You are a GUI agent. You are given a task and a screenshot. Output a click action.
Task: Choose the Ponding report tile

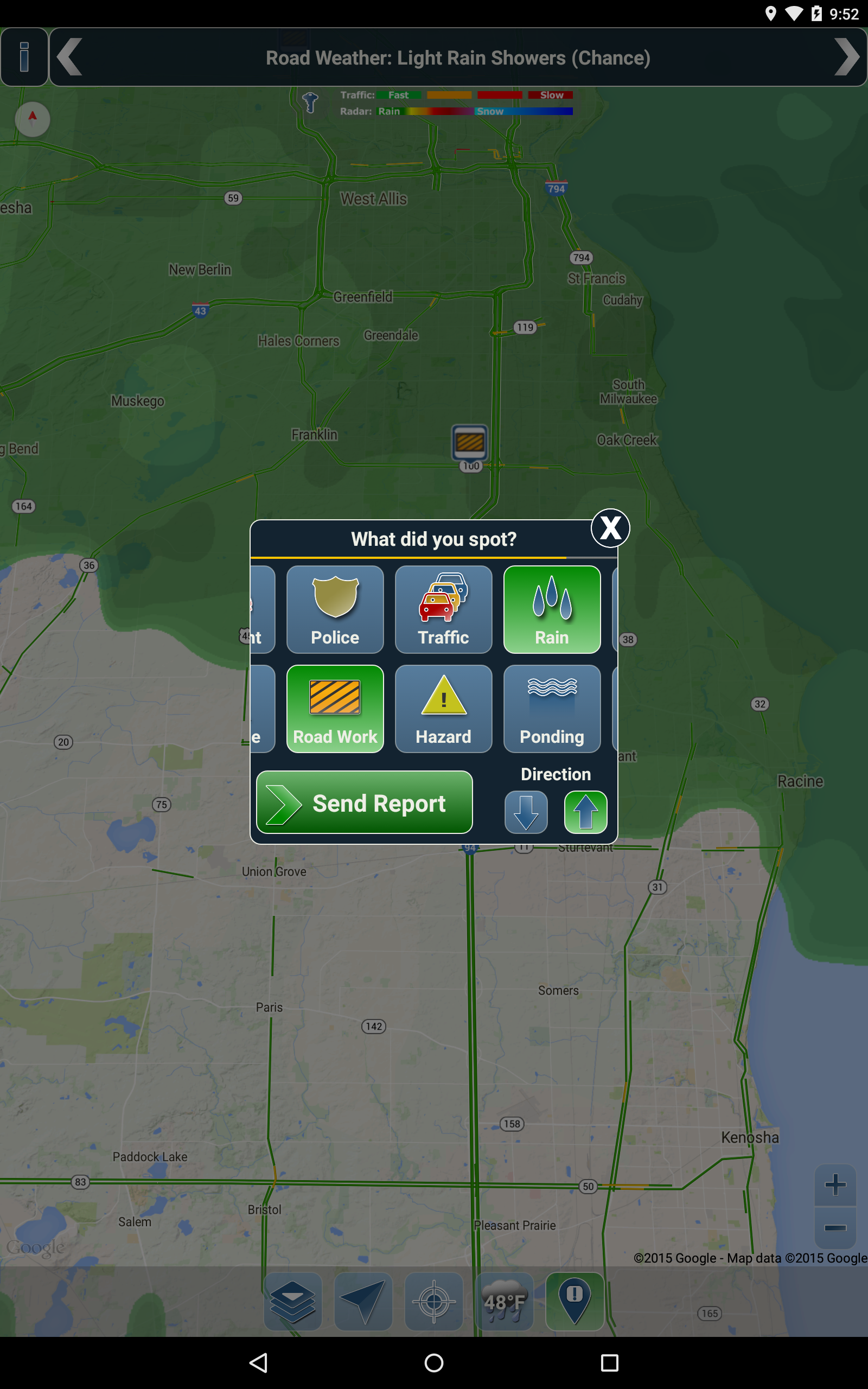[x=552, y=708]
